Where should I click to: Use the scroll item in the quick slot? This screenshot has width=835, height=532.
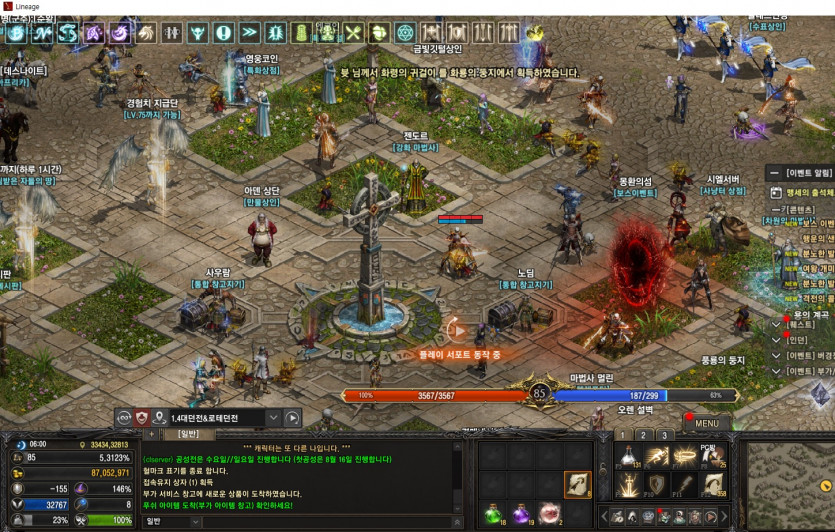tap(578, 485)
